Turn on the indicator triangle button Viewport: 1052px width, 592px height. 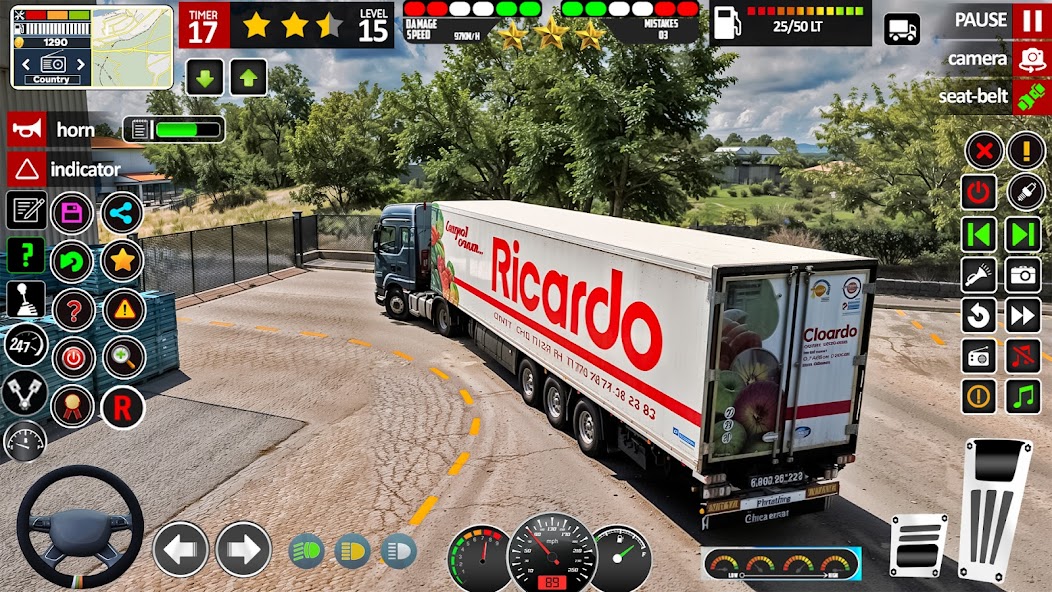point(27,169)
